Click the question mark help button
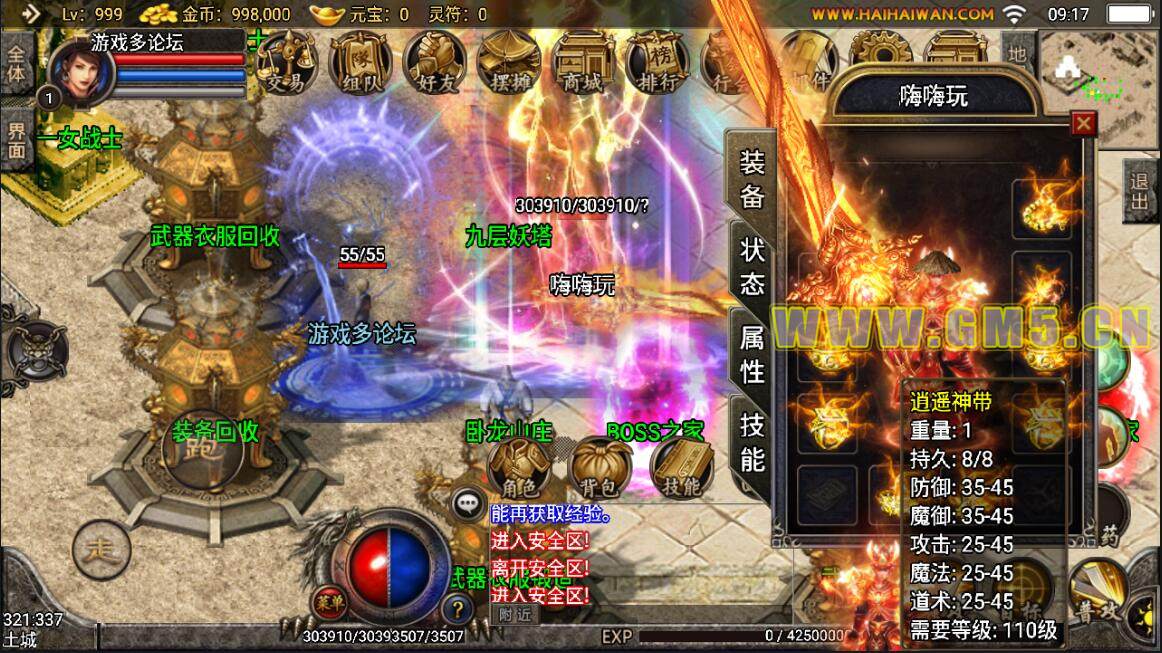 456,608
